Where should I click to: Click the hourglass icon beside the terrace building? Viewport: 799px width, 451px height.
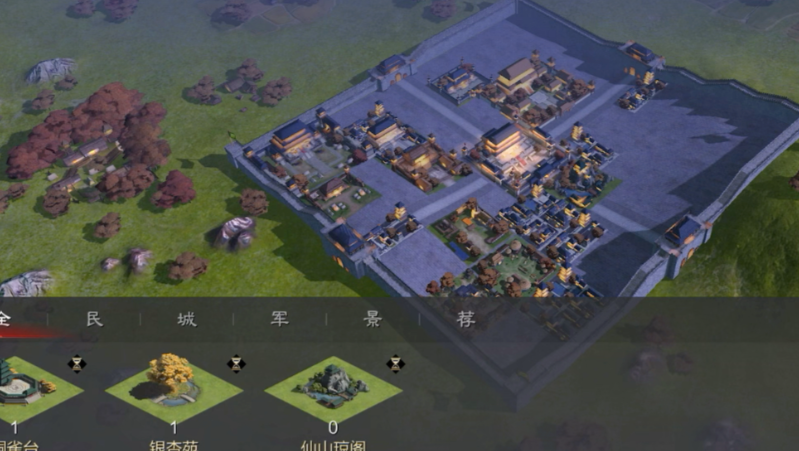click(76, 363)
